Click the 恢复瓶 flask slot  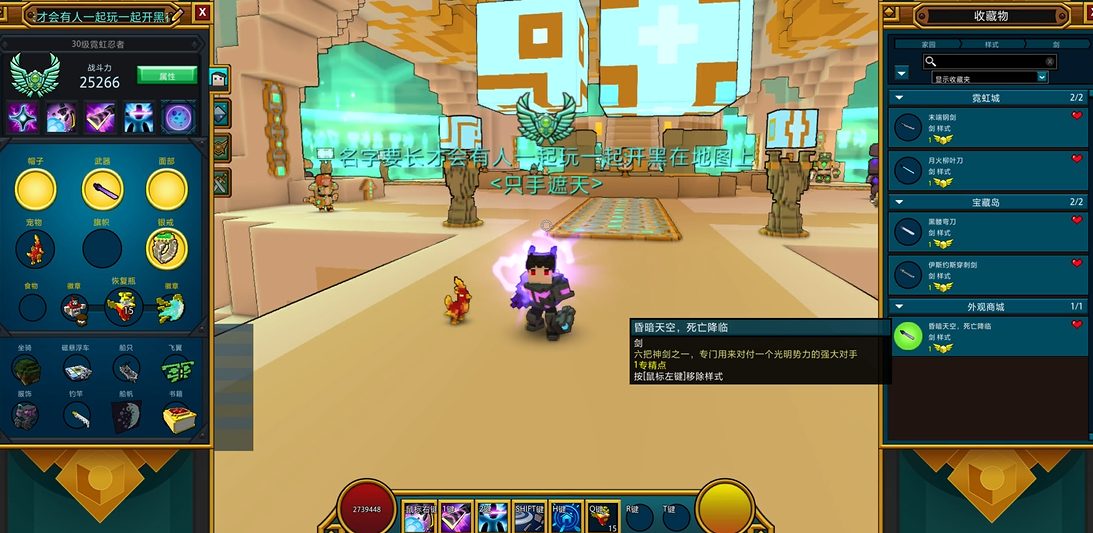tap(122, 308)
